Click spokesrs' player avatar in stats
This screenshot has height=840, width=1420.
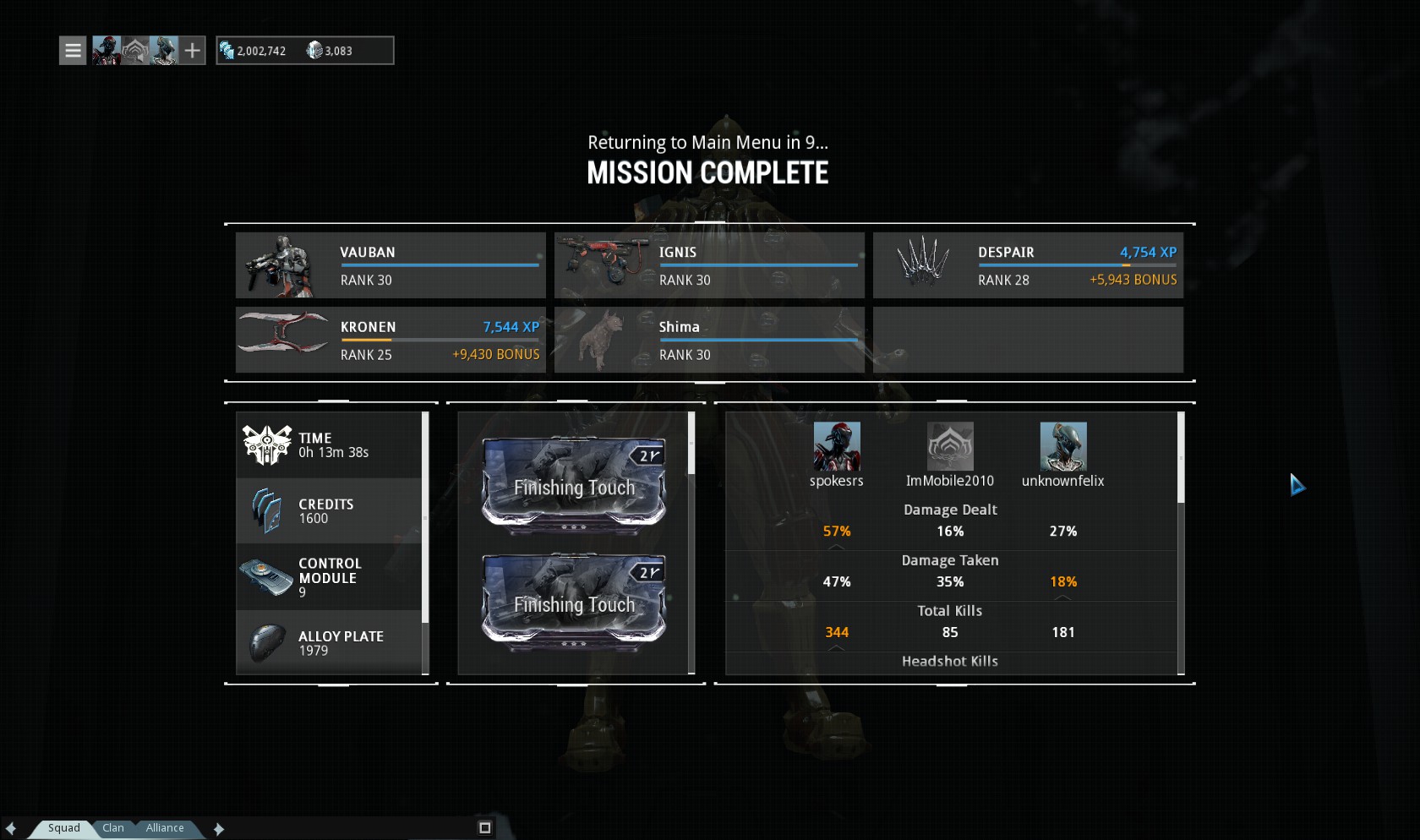click(837, 446)
